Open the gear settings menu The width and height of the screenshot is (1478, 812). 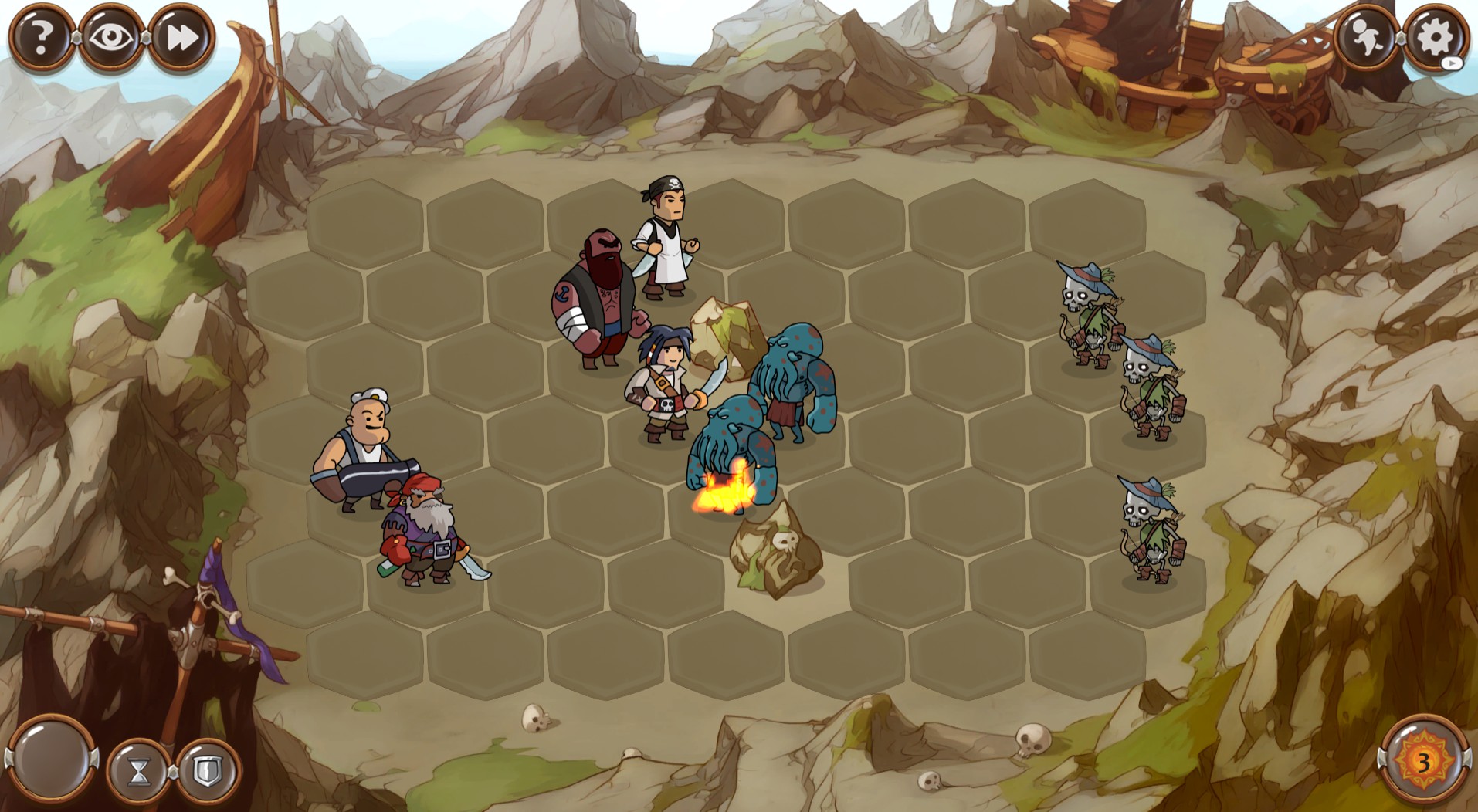(1435, 37)
